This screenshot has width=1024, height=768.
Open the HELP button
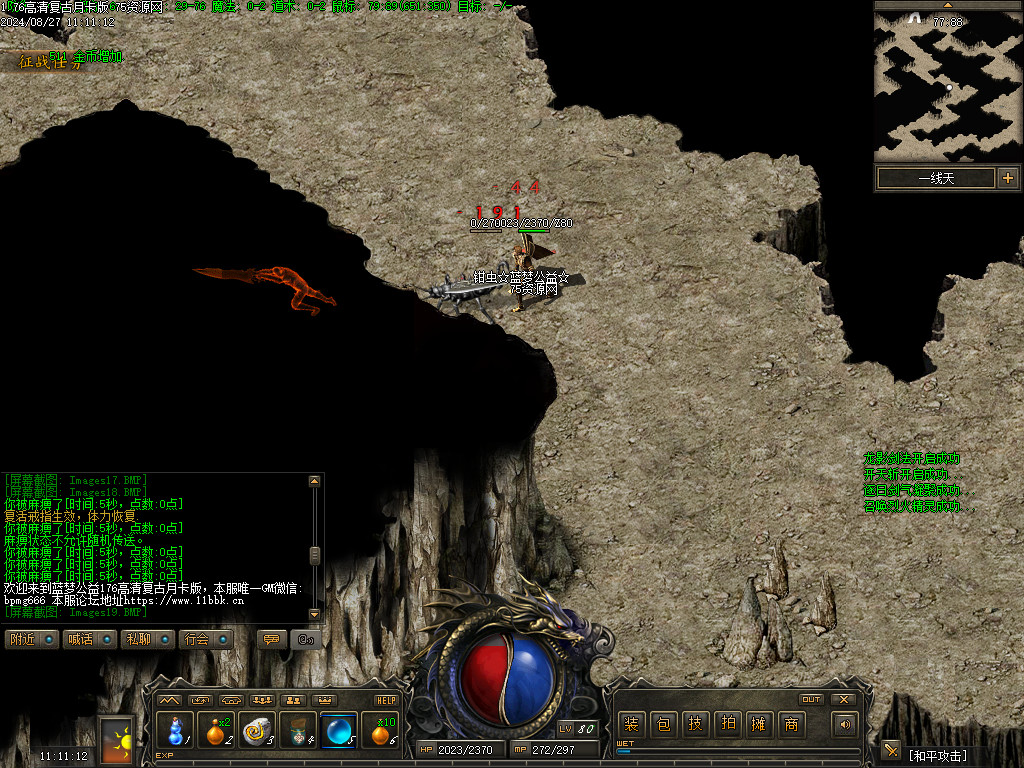pyautogui.click(x=386, y=700)
